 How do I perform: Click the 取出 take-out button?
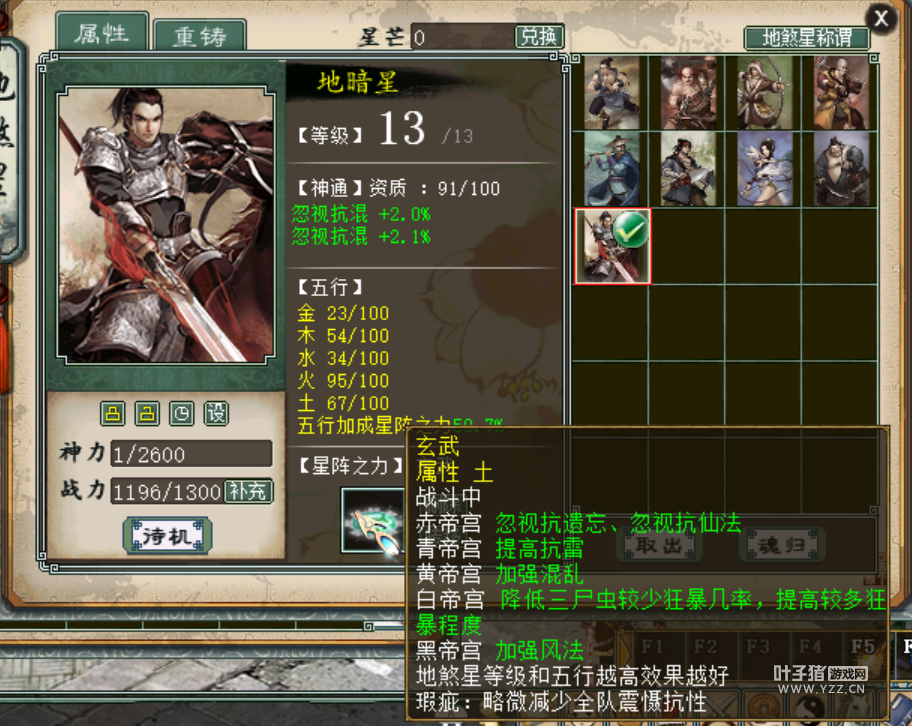pos(659,545)
